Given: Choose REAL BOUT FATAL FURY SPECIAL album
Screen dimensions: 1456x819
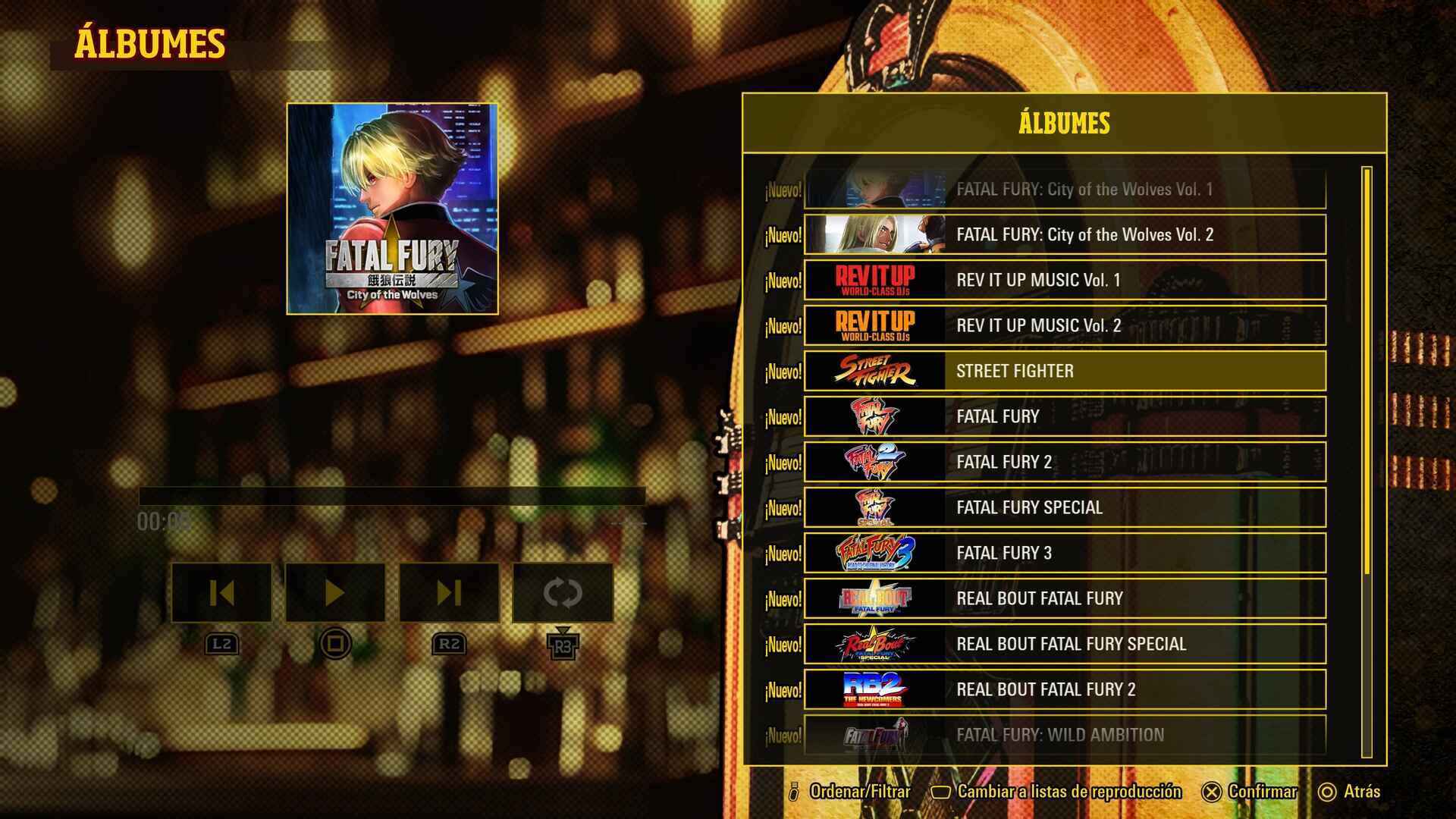Looking at the screenshot, I should [x=1065, y=644].
